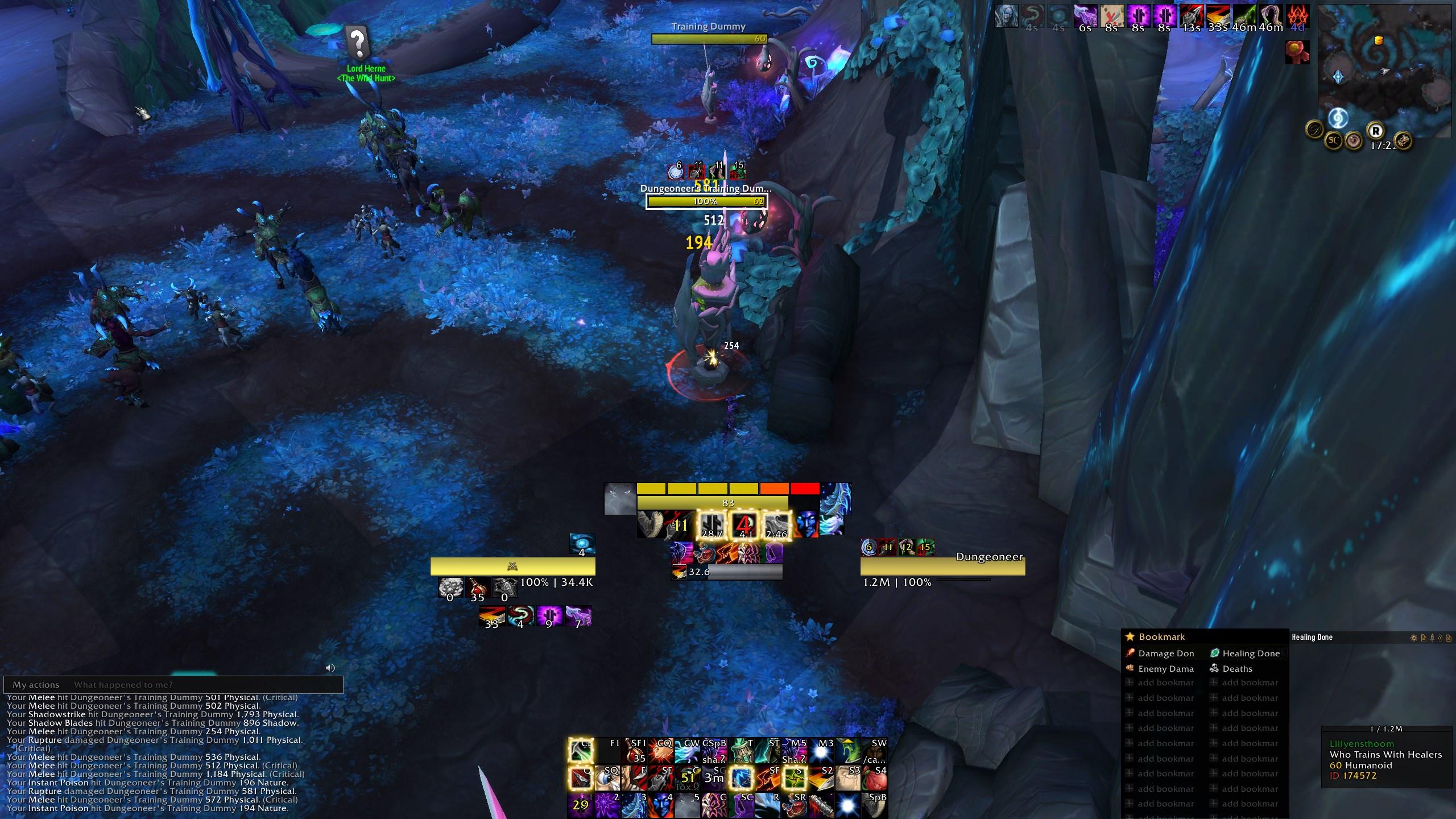Use the red potion on hotkey SF1
Screen dimensions: 1456x819
pyautogui.click(x=635, y=751)
